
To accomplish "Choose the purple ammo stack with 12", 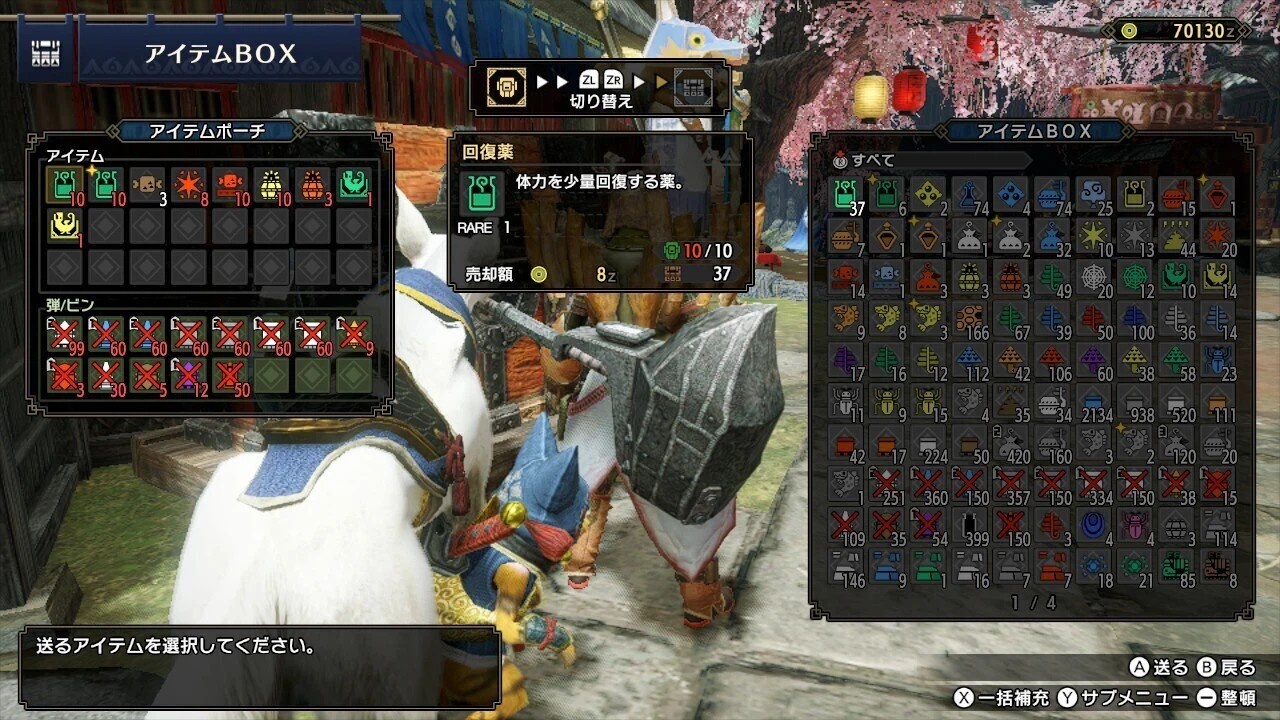I will (x=188, y=375).
